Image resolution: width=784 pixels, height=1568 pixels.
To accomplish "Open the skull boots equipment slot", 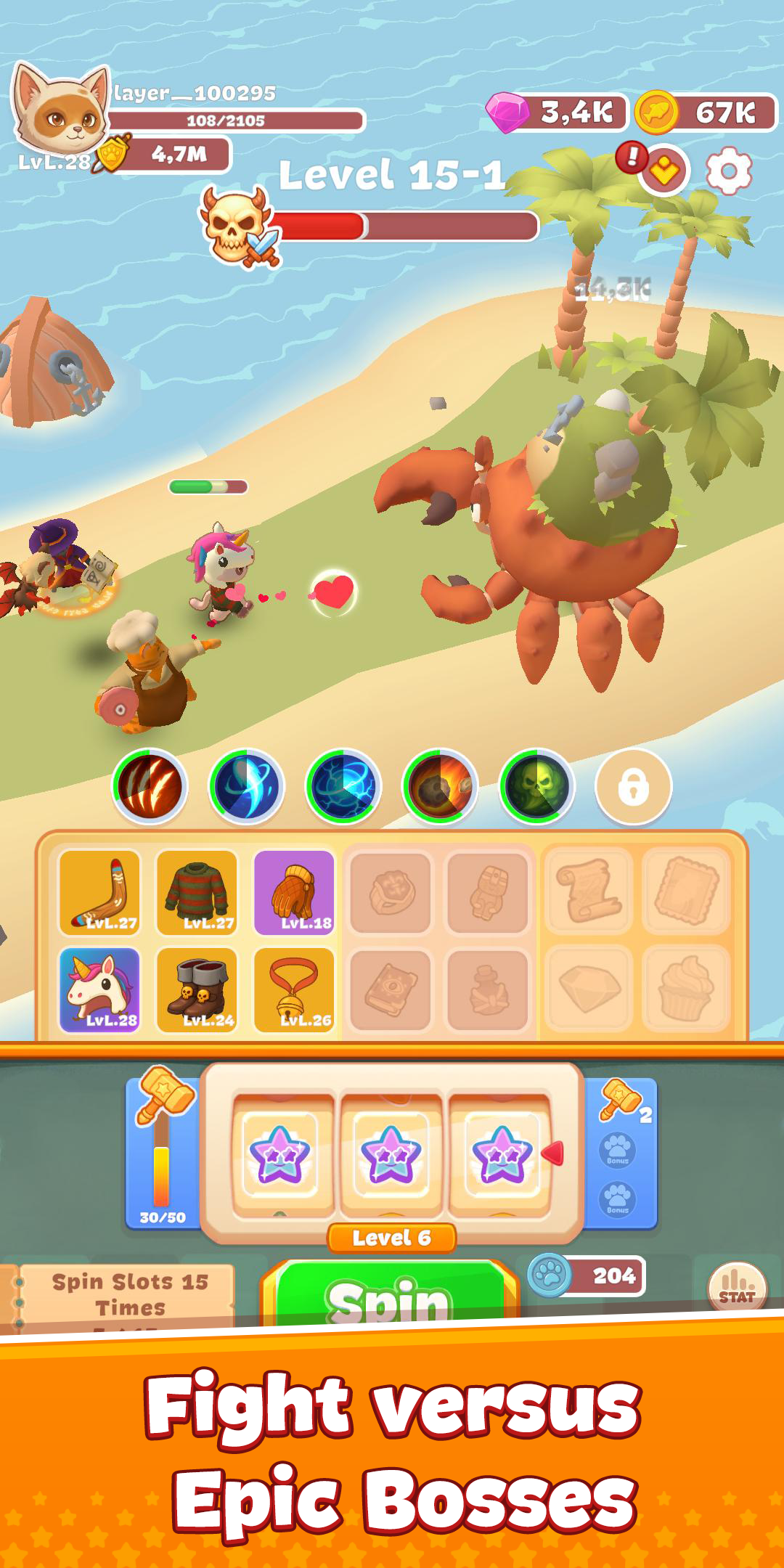I will (x=197, y=989).
